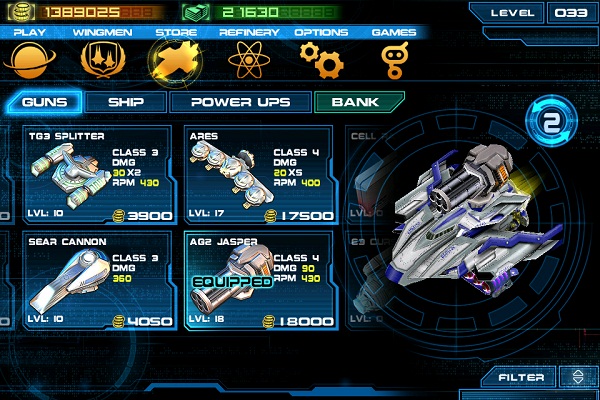Show the Power Ups tab

point(240,102)
